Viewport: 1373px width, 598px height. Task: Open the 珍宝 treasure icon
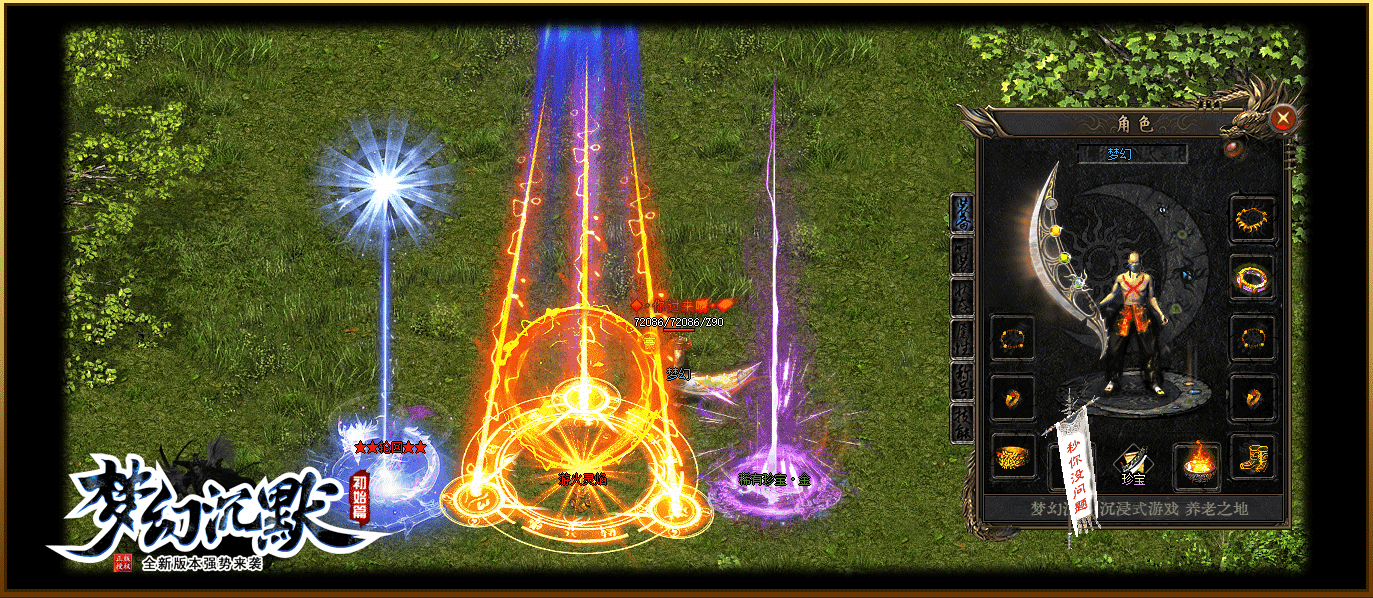[1133, 463]
